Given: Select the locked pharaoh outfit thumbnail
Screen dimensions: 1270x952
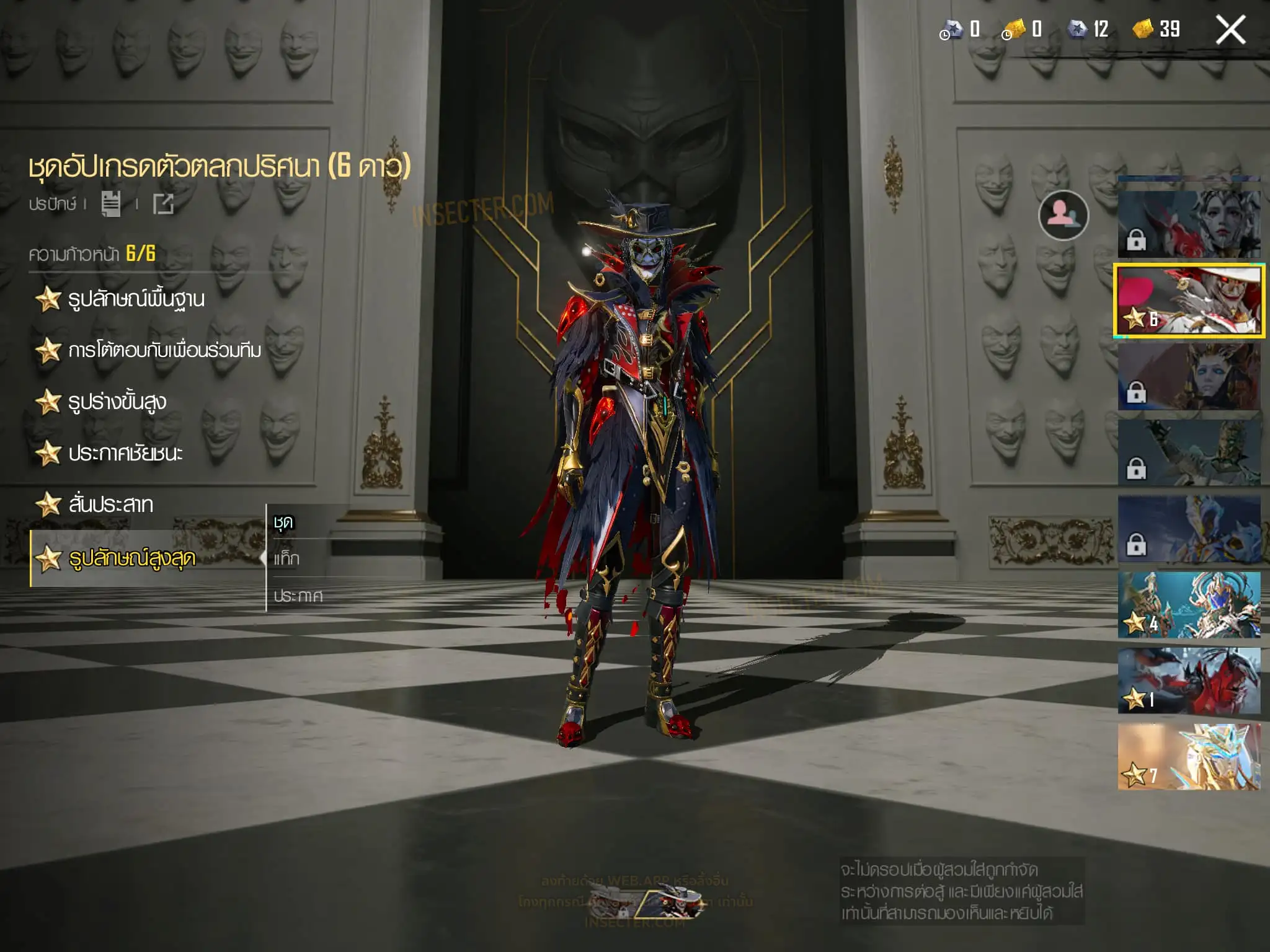Looking at the screenshot, I should (1189, 377).
